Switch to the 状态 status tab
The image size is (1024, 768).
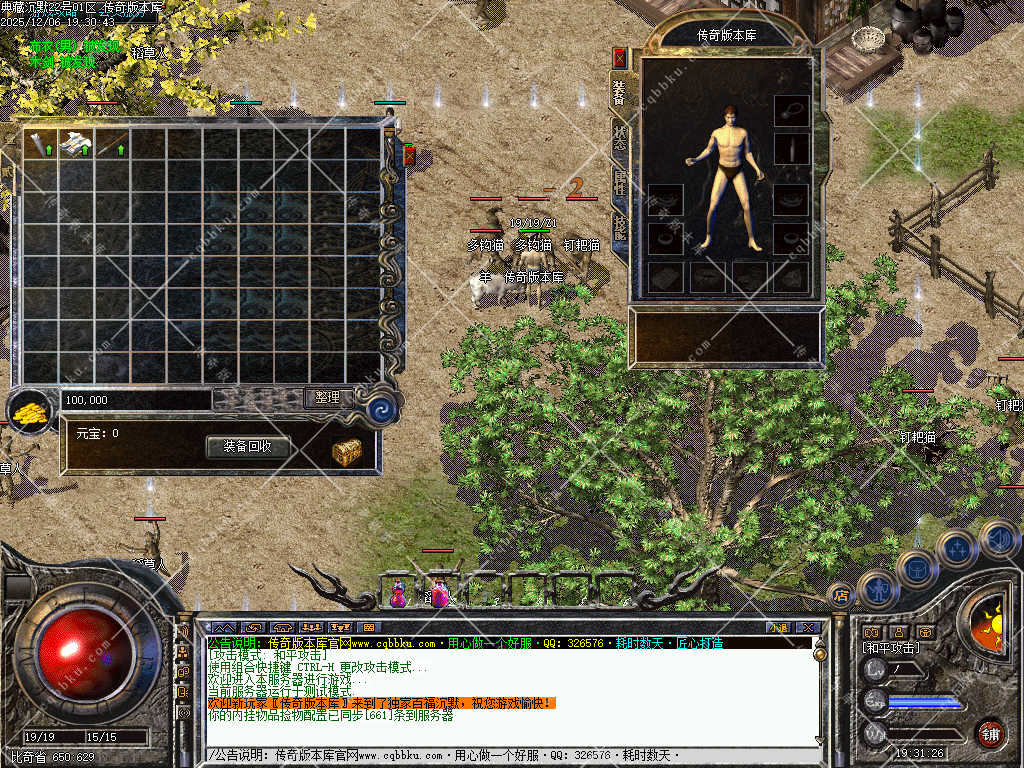[x=619, y=140]
